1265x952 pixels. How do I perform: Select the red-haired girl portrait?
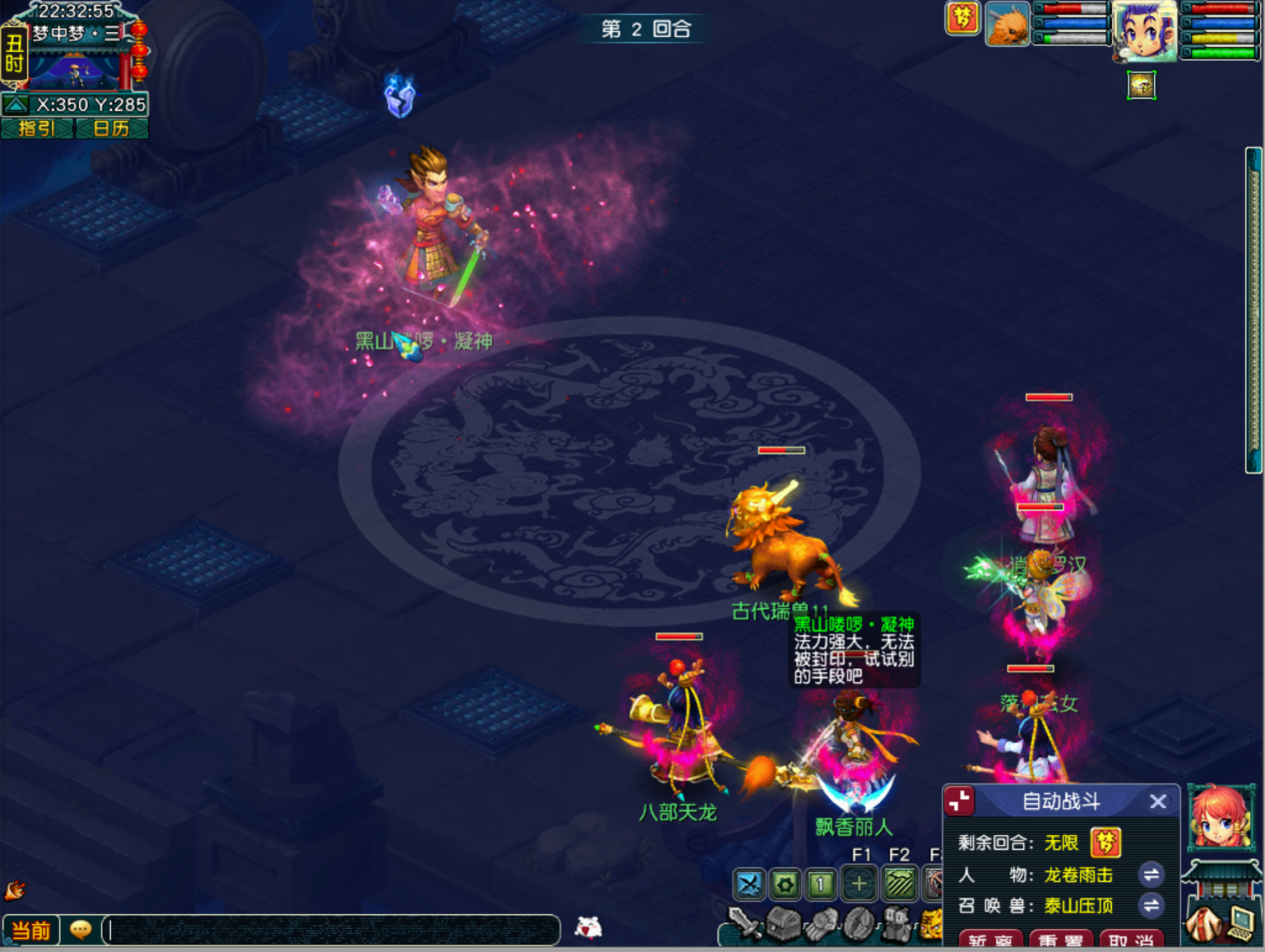[1220, 819]
